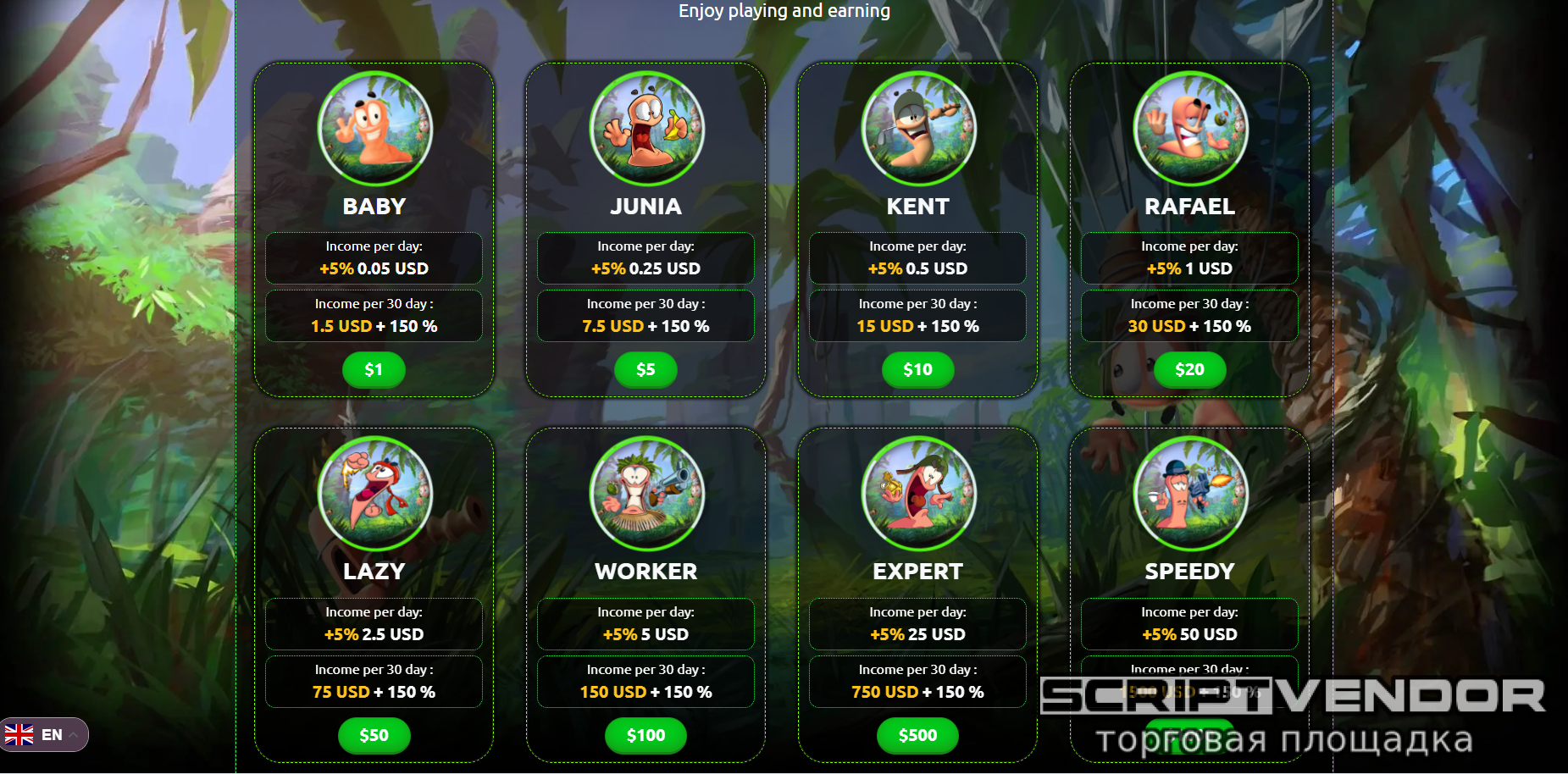Choose the $20 Rafael purchase button
This screenshot has width=1568, height=774.
pos(1189,370)
